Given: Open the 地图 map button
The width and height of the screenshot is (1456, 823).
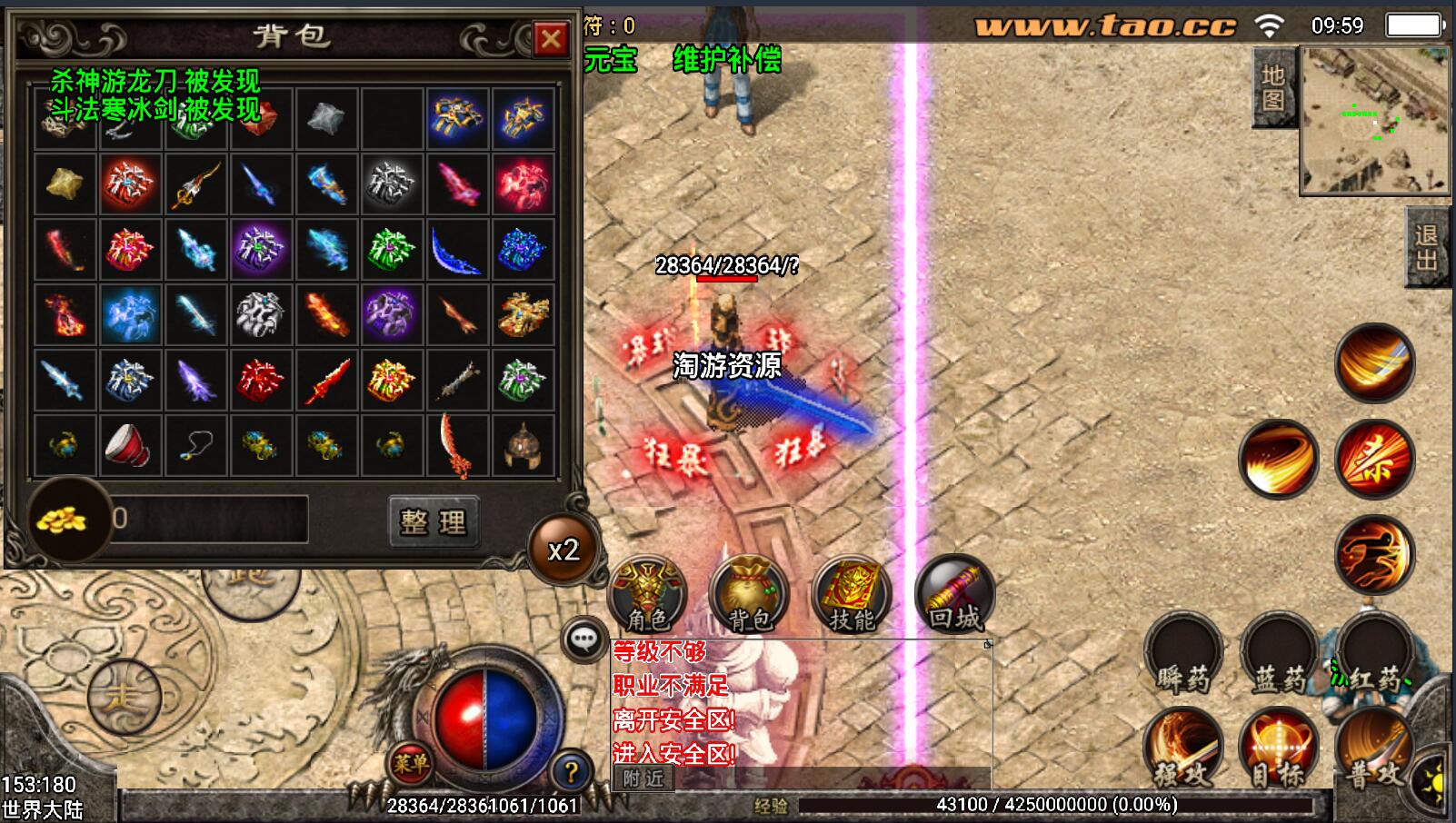Looking at the screenshot, I should [x=1273, y=88].
